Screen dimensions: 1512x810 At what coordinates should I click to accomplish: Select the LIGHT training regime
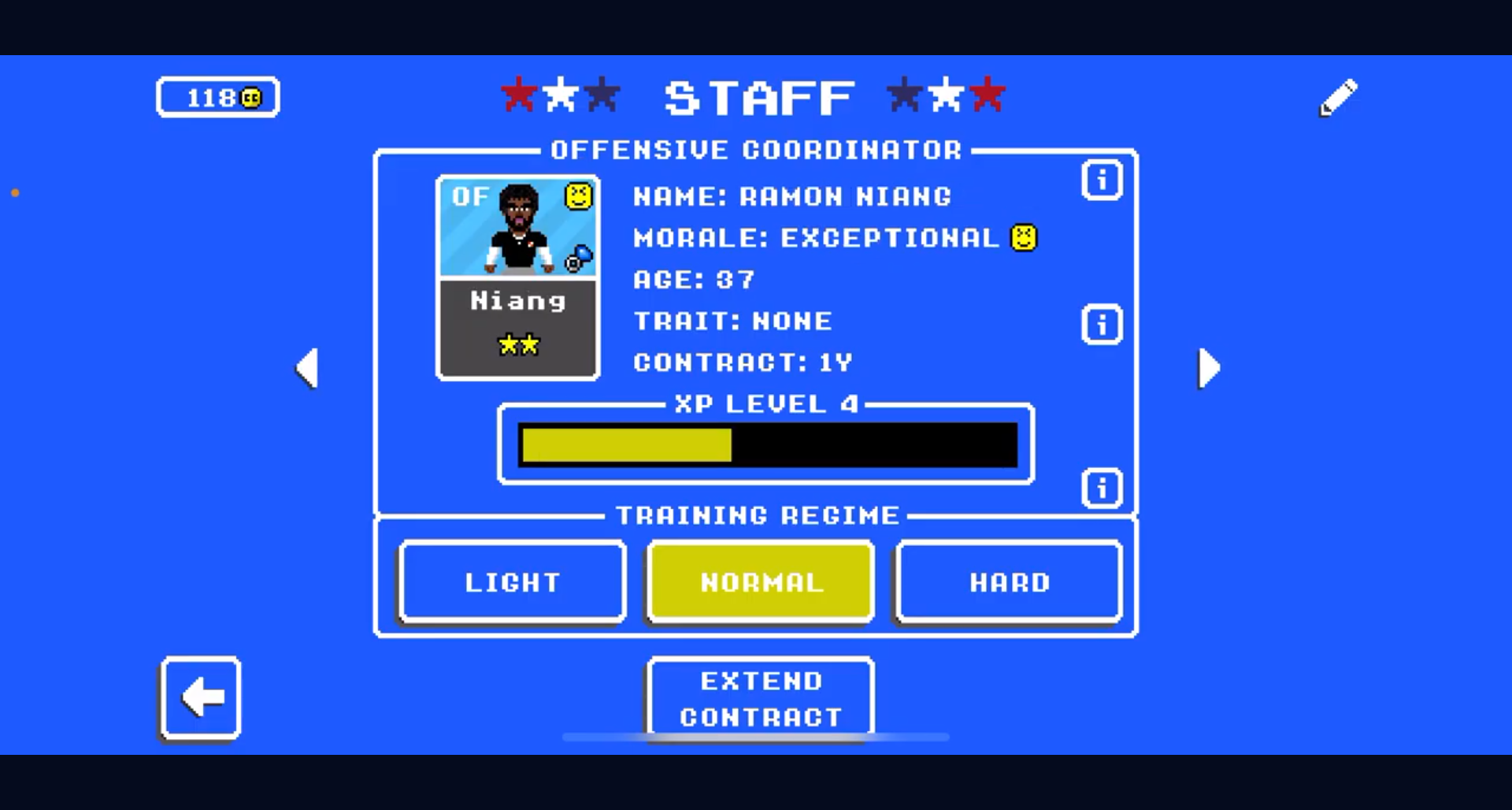512,581
